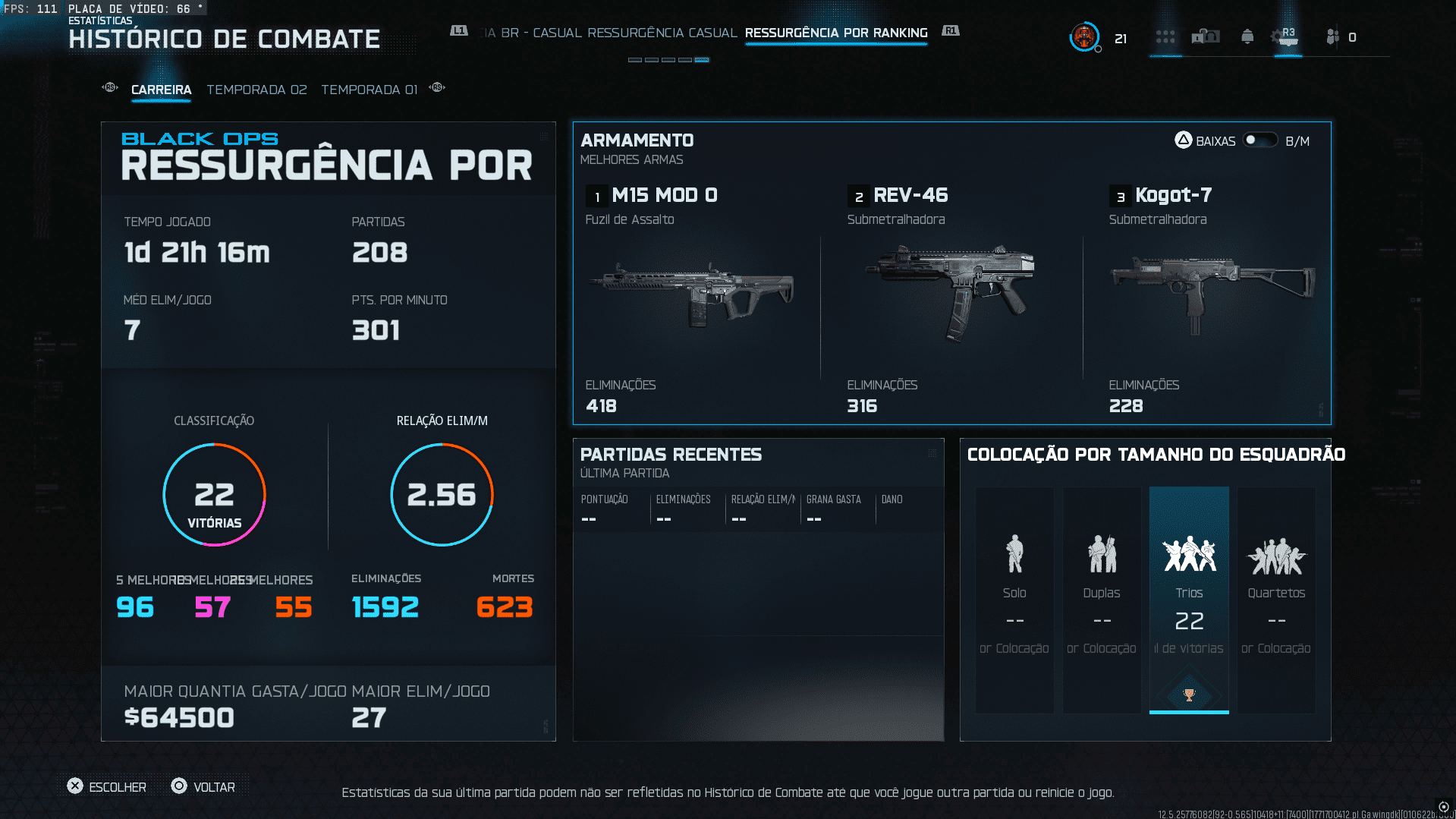
Task: Show Temporada 01 stats
Action: point(369,90)
